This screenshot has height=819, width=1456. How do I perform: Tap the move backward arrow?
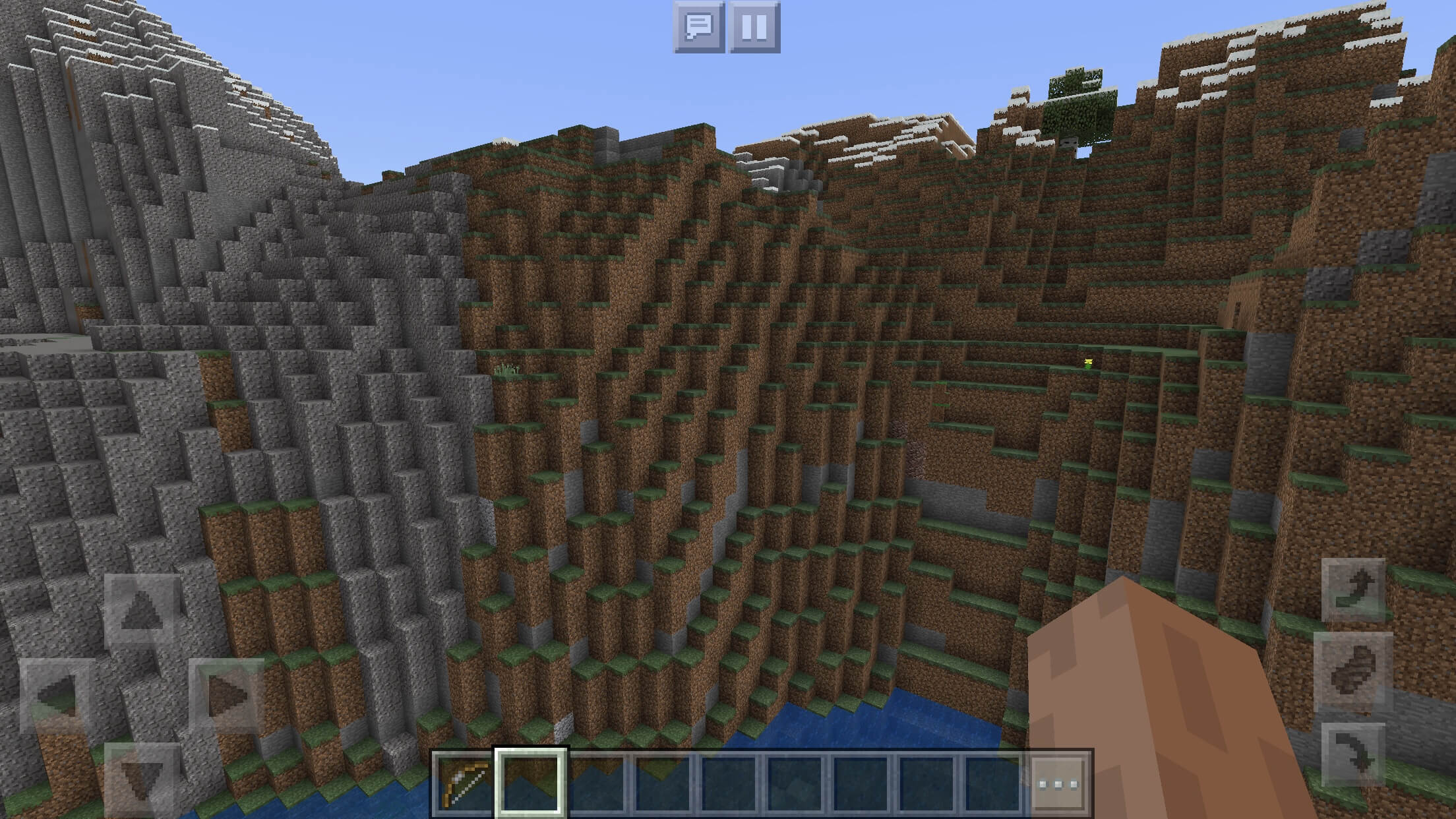pyautogui.click(x=142, y=779)
